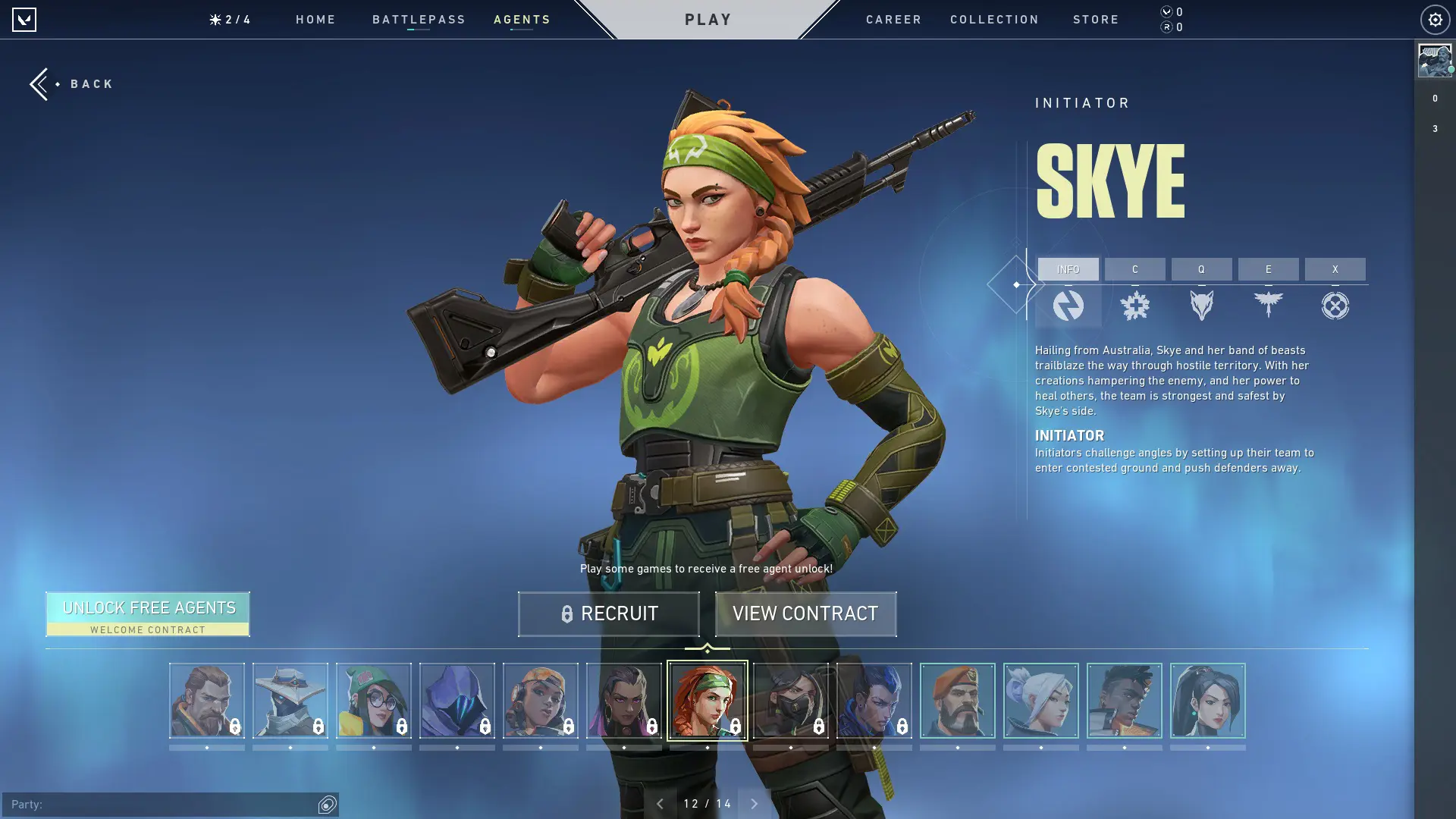
Task: Click the VIEW CONTRACT button
Action: (805, 613)
